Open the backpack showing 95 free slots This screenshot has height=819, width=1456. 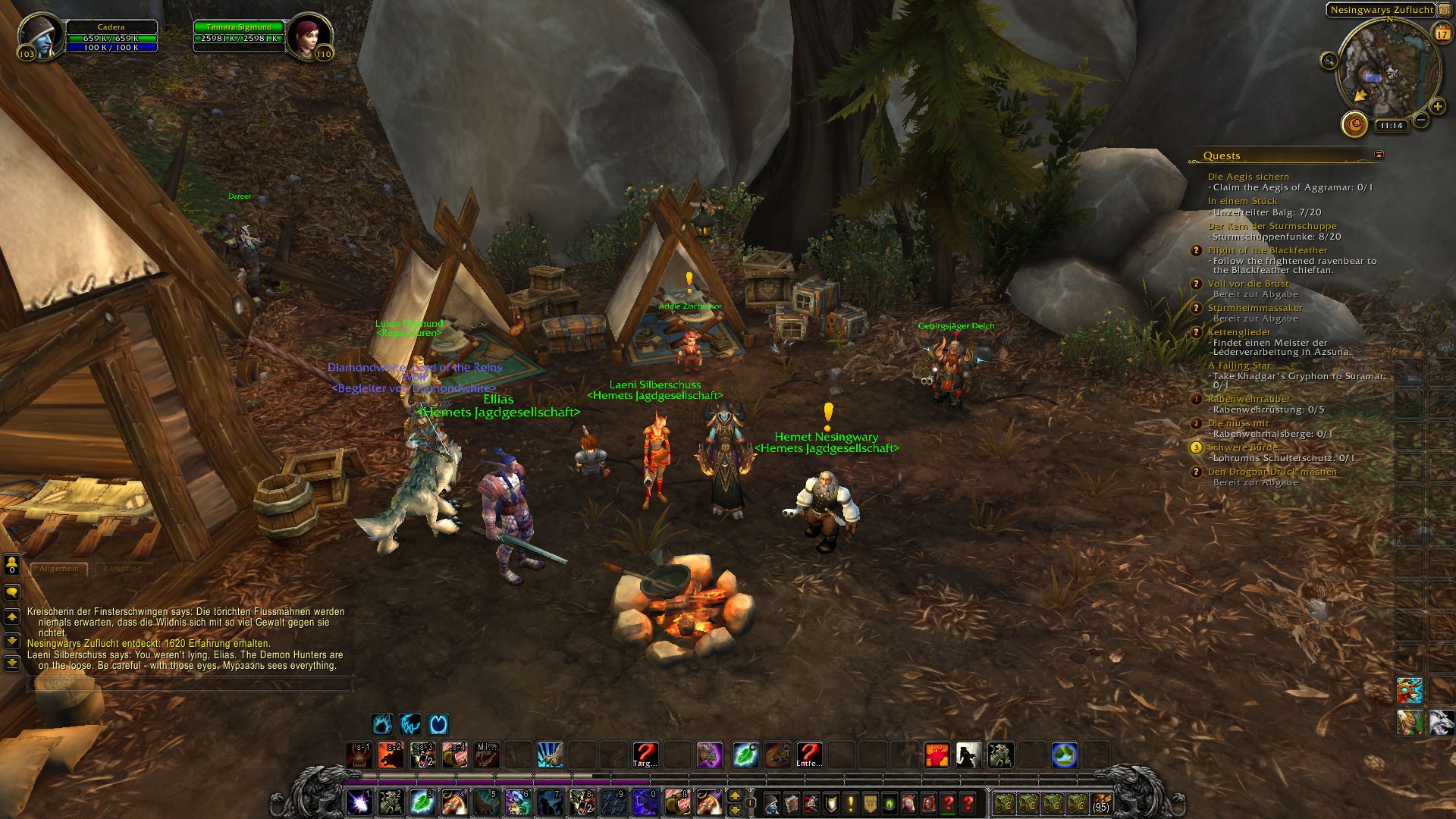click(x=1100, y=802)
